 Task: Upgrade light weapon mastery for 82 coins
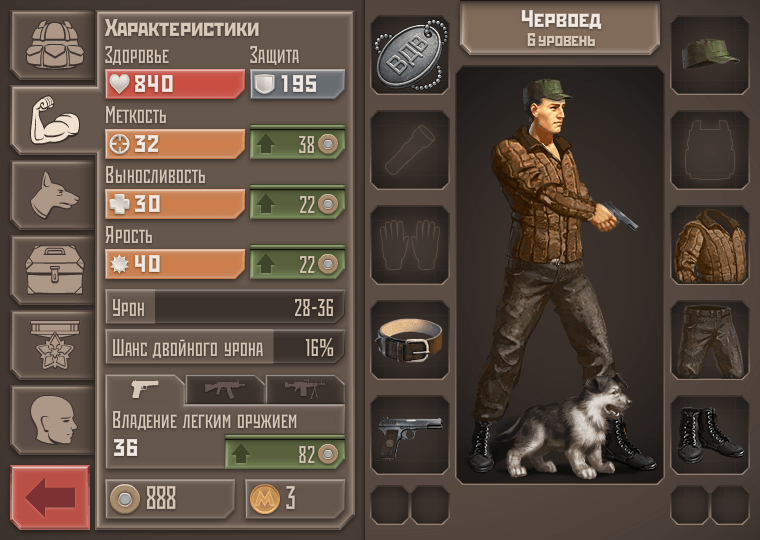[x=297, y=452]
